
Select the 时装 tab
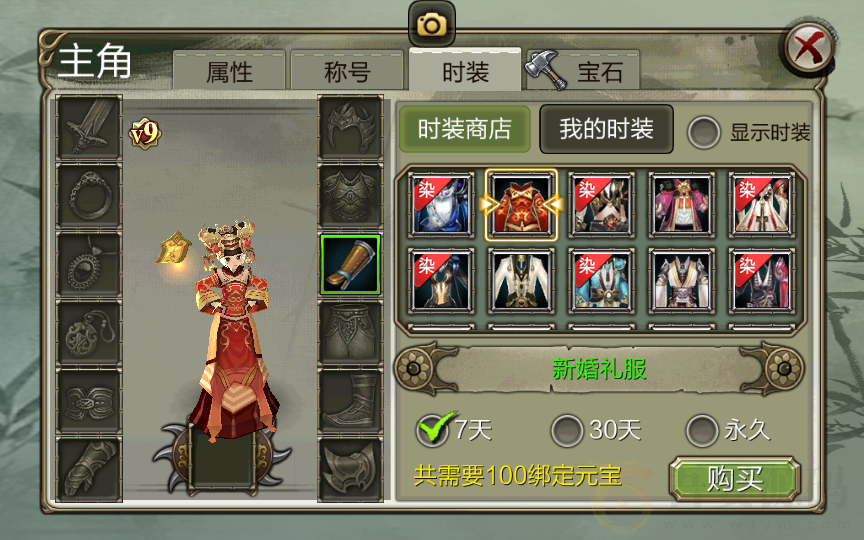click(465, 71)
